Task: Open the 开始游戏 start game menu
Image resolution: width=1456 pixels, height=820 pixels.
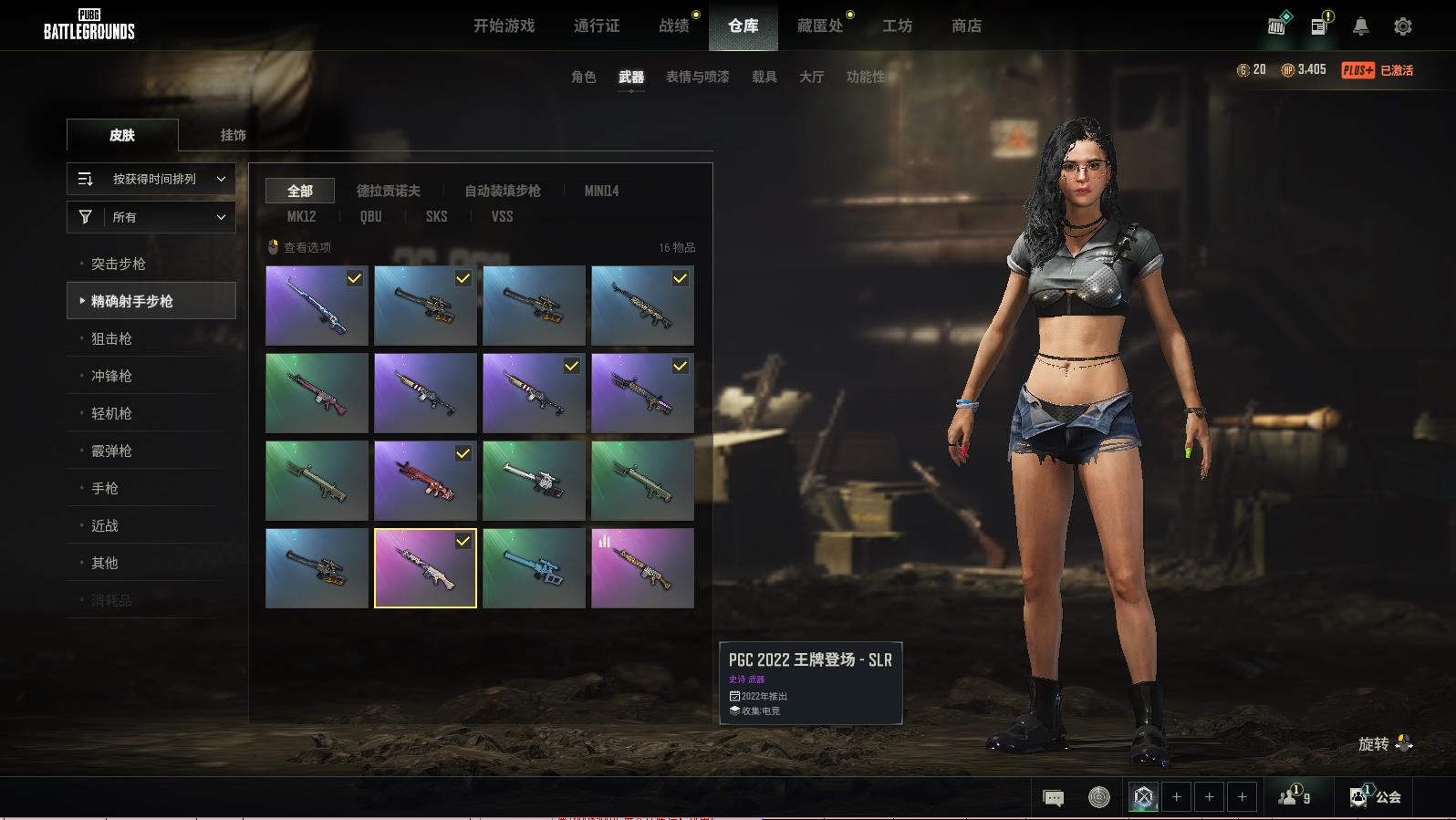Action: click(x=504, y=26)
